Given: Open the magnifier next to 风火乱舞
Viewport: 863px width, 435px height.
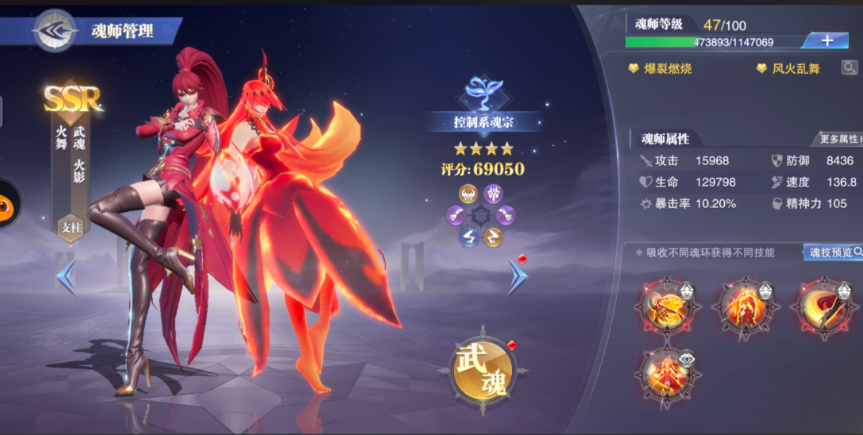Looking at the screenshot, I should 849,68.
